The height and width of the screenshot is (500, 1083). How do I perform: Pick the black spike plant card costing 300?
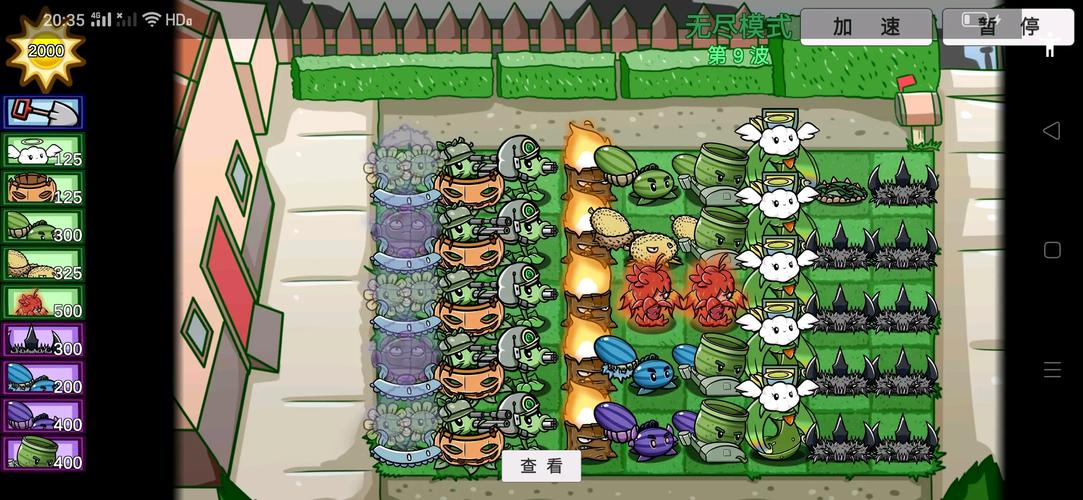pos(43,341)
